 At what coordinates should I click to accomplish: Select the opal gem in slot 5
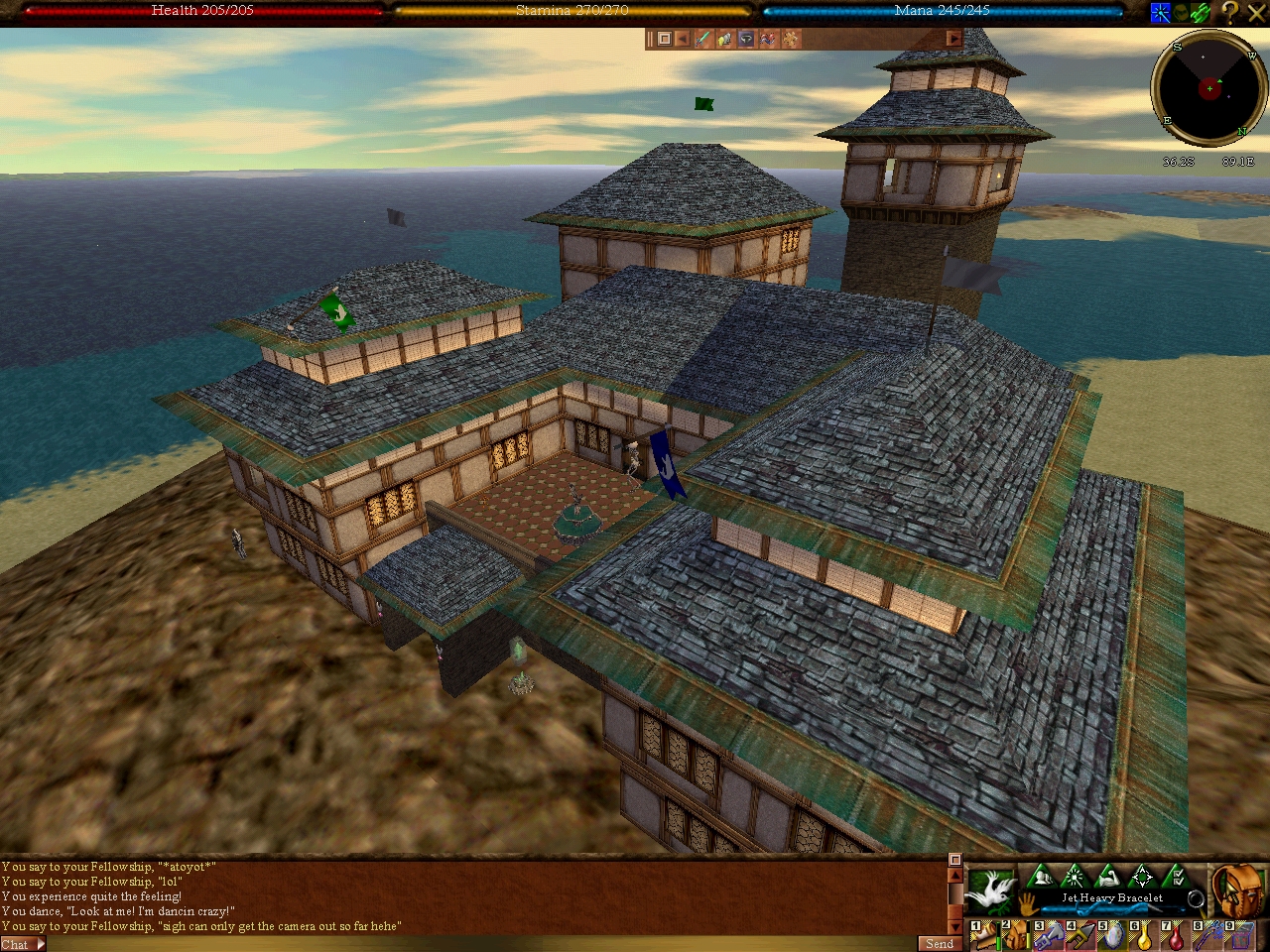point(1112,934)
